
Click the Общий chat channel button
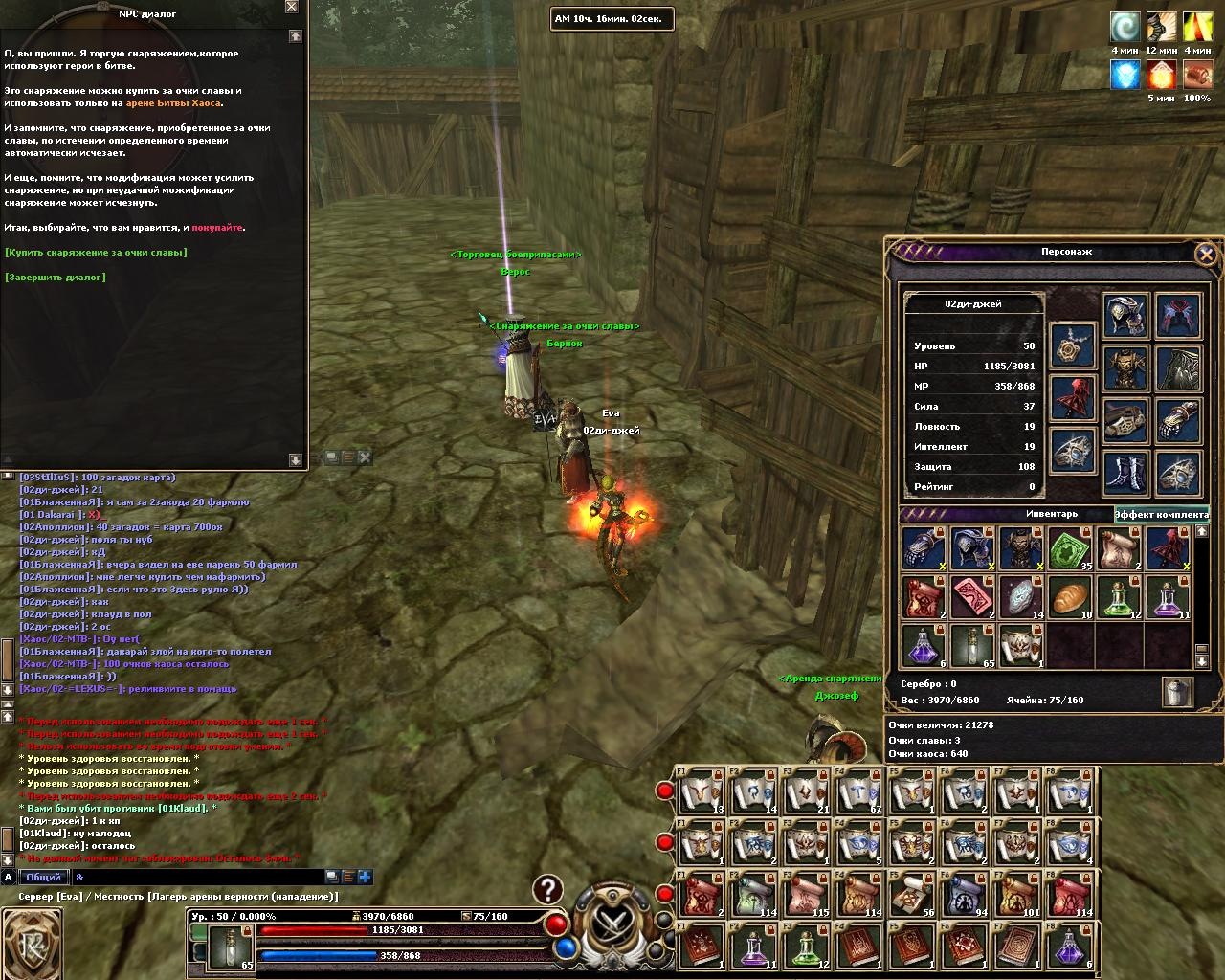pos(43,877)
